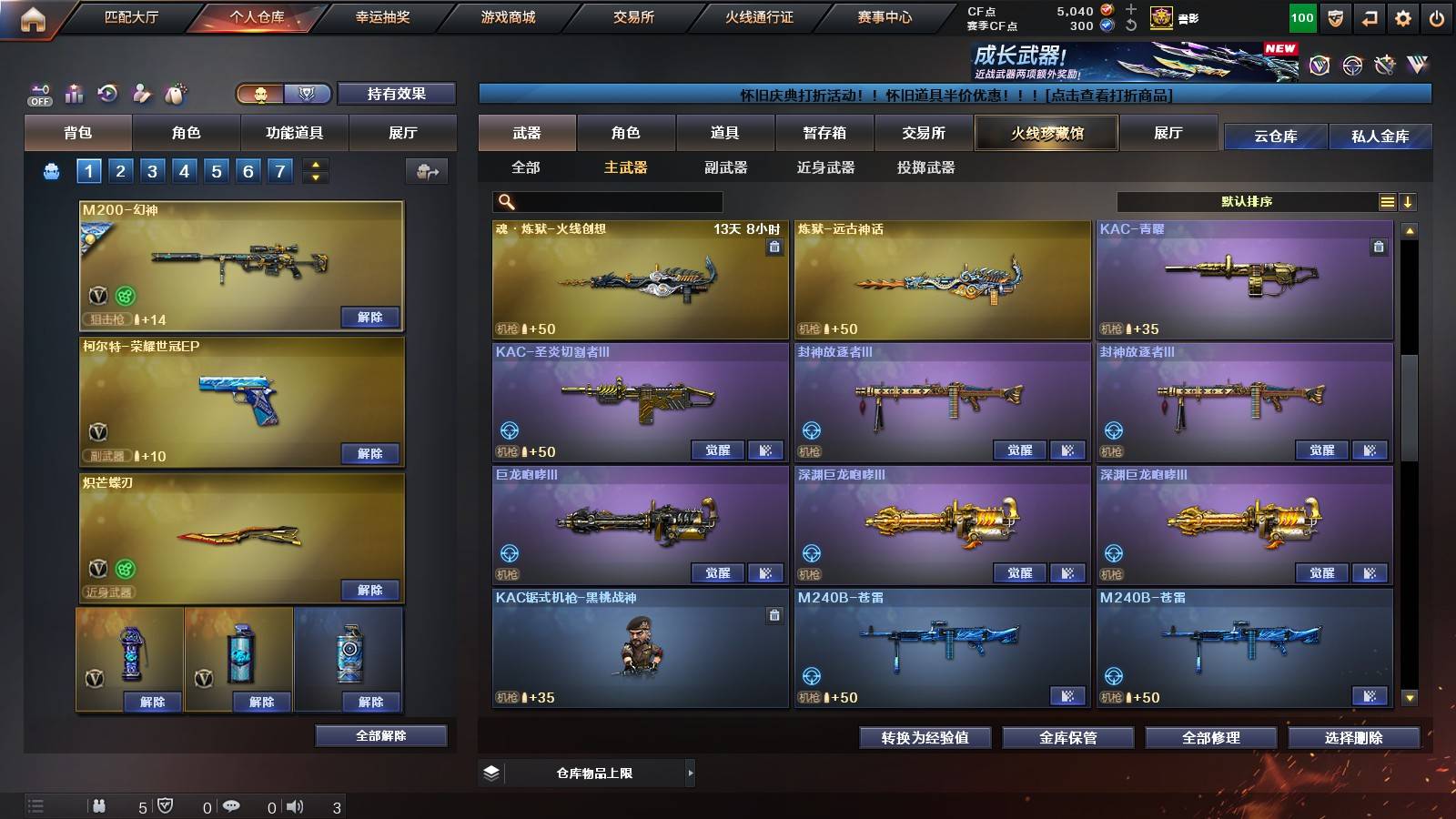The width and height of the screenshot is (1456, 819).
Task: Toggle the list view icon beside the sort dropdown
Action: [1387, 201]
